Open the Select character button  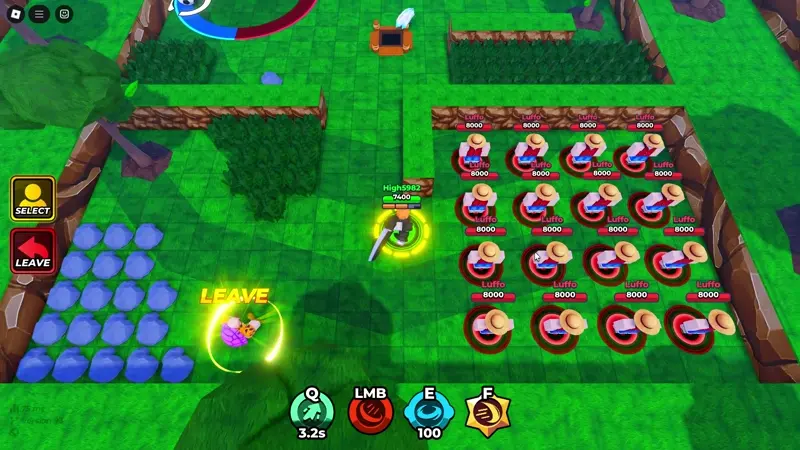click(32, 198)
